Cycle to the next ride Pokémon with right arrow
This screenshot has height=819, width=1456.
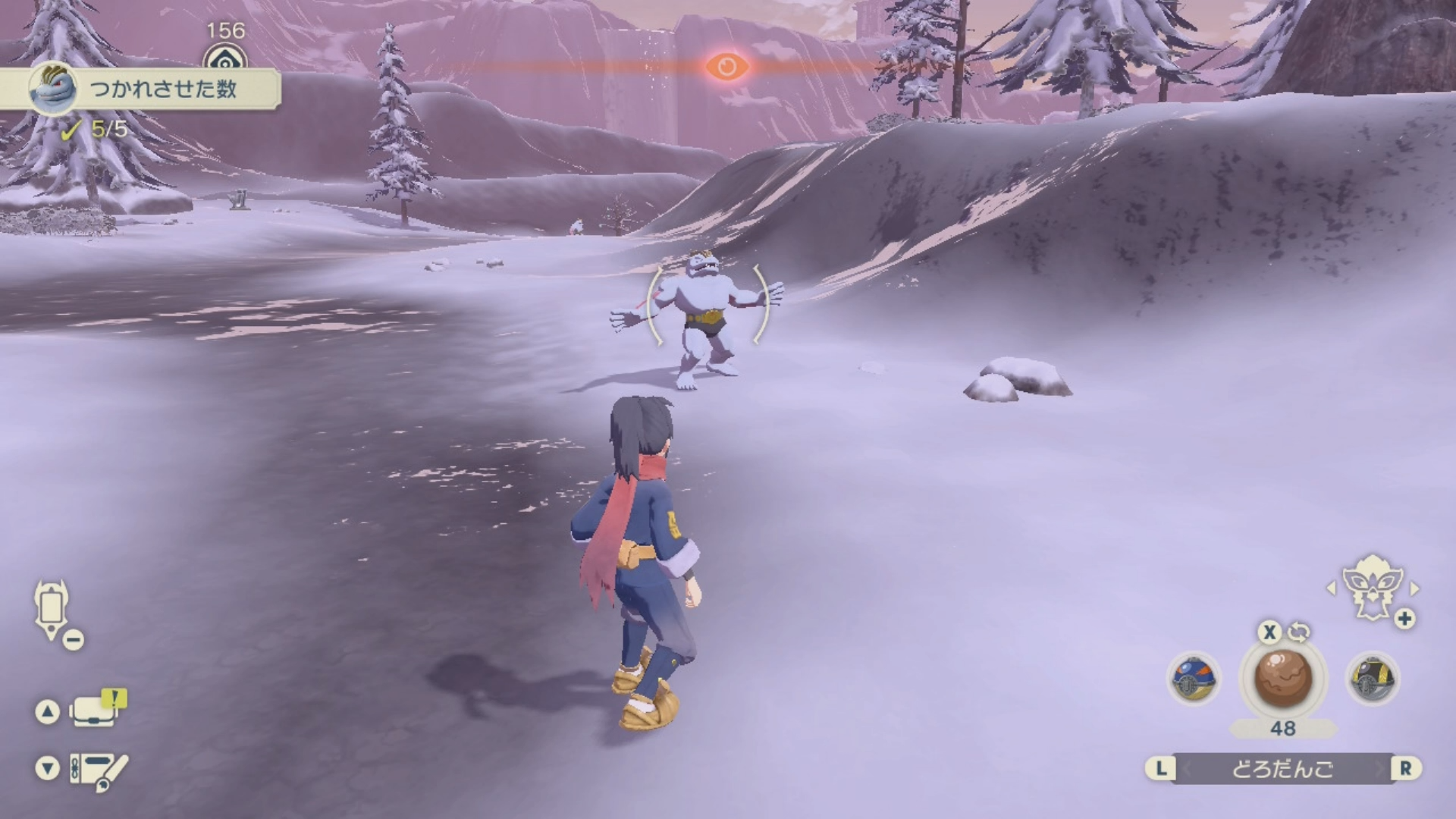coord(1414,588)
